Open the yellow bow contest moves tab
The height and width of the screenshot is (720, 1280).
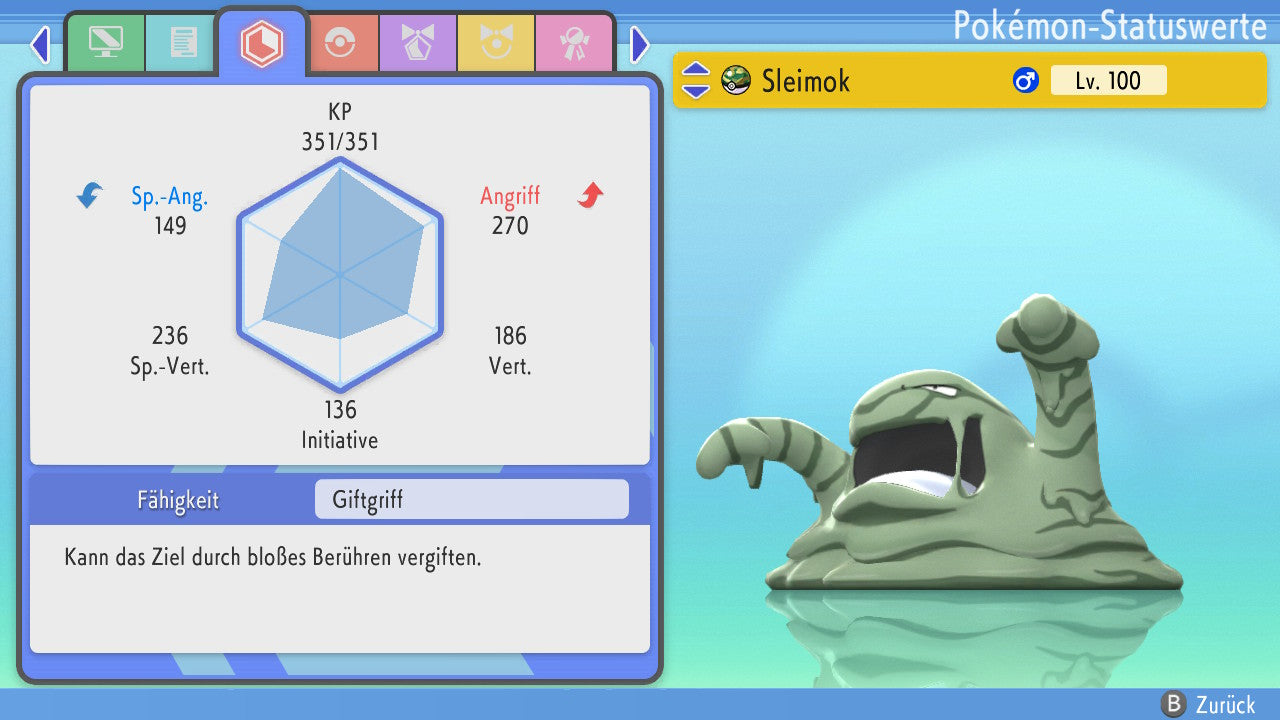[496, 43]
